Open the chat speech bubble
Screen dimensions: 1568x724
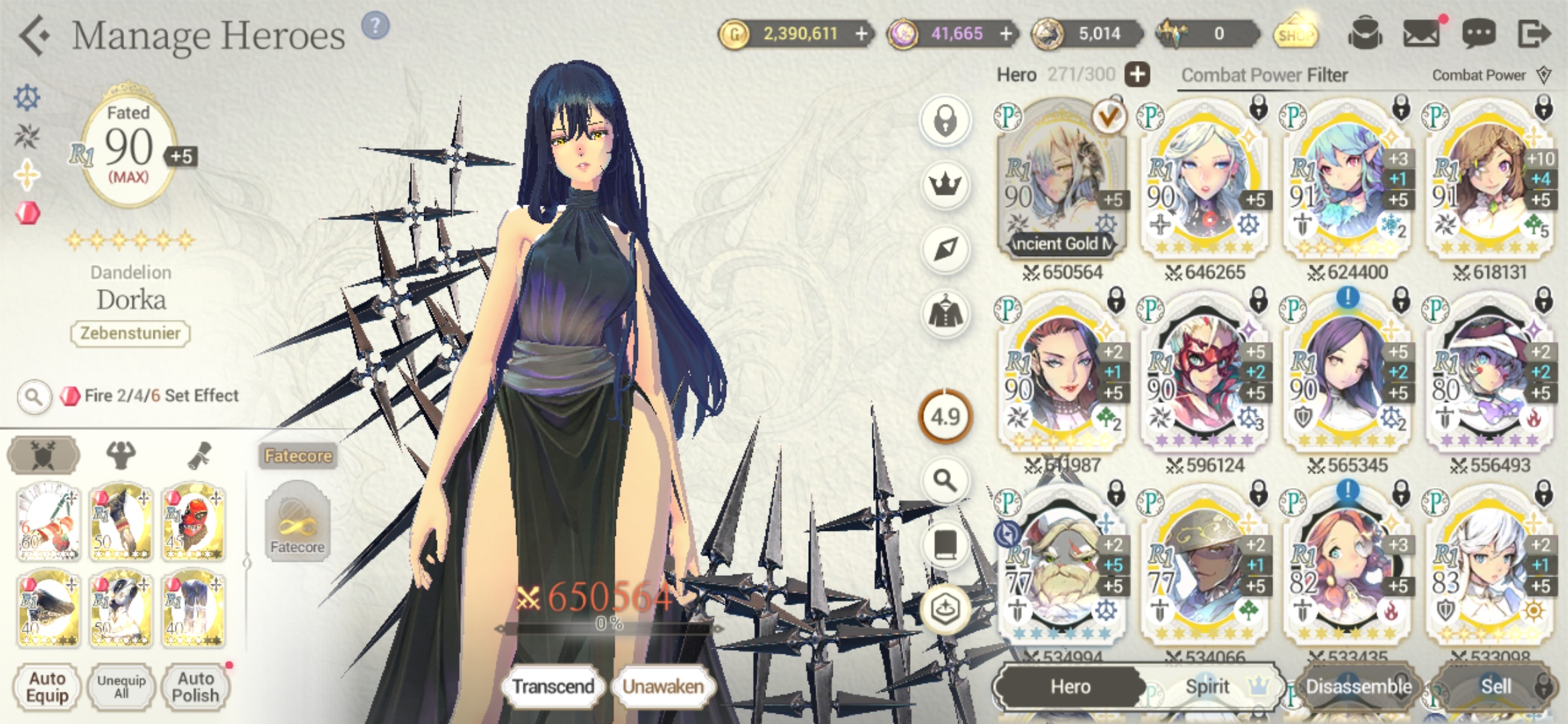1478,34
